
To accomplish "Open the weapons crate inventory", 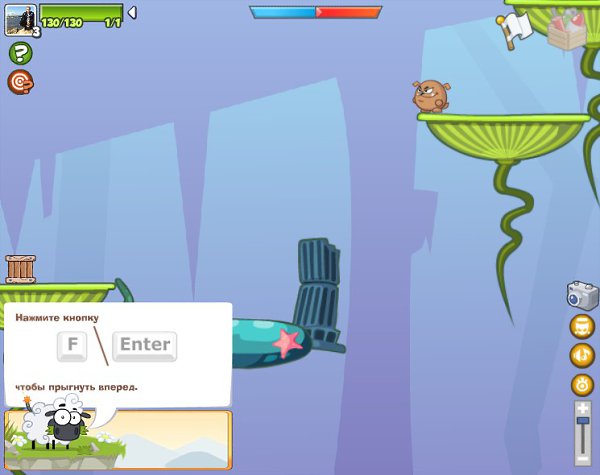I will coord(568,30).
